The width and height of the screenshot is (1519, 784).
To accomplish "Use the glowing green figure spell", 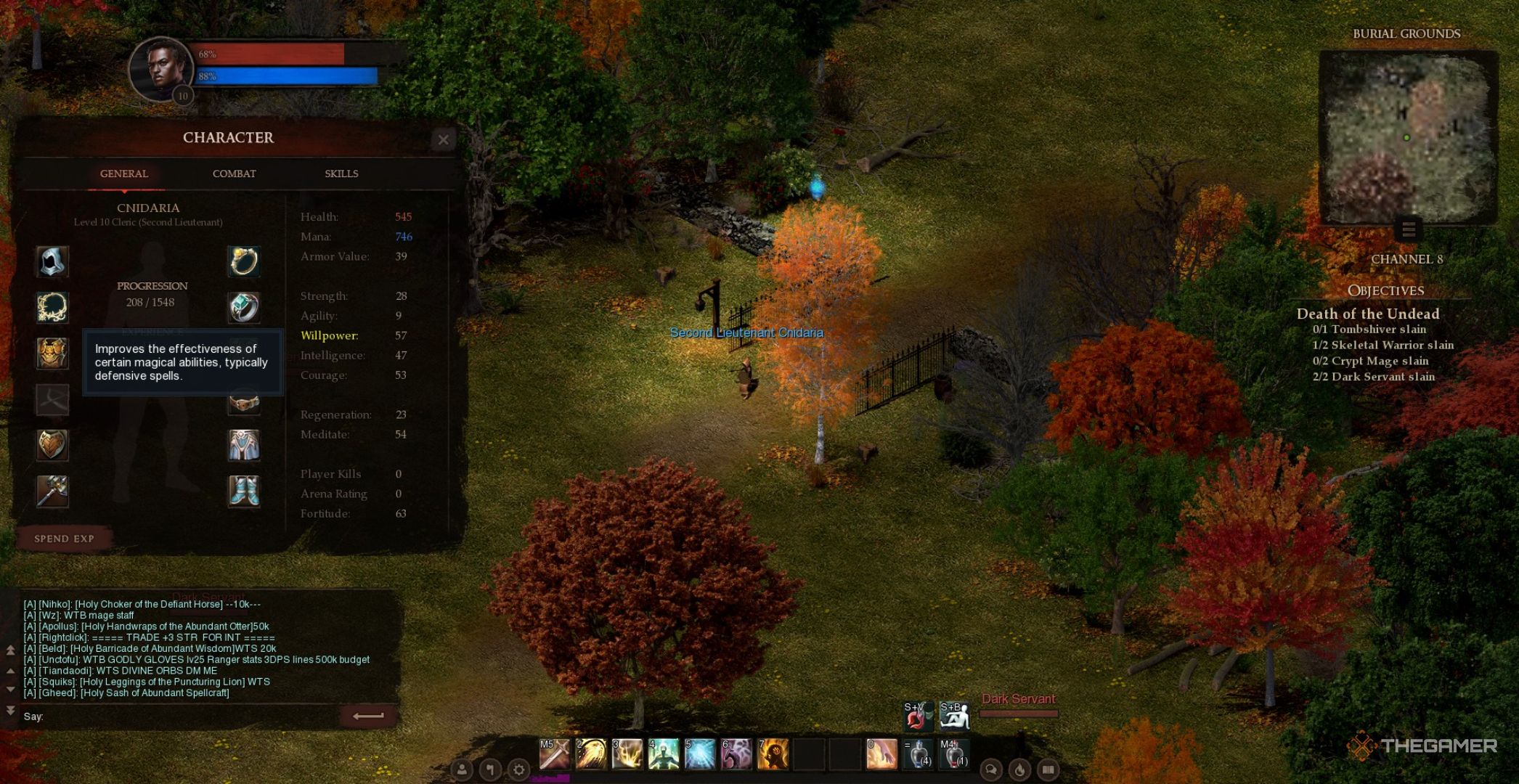I will pyautogui.click(x=663, y=754).
